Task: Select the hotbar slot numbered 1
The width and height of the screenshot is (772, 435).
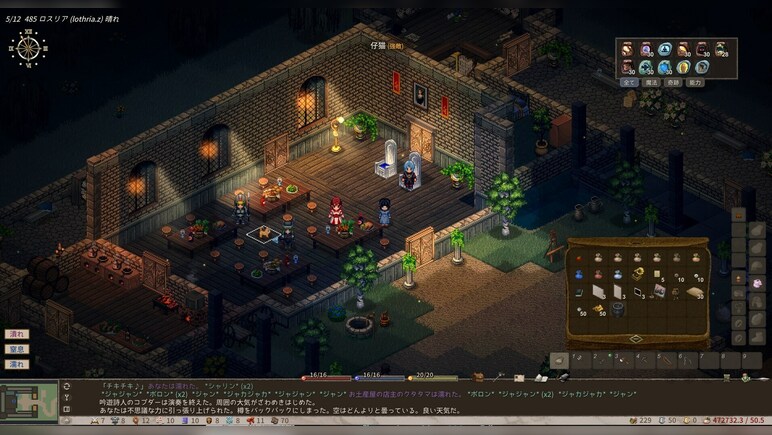Action: click(580, 361)
